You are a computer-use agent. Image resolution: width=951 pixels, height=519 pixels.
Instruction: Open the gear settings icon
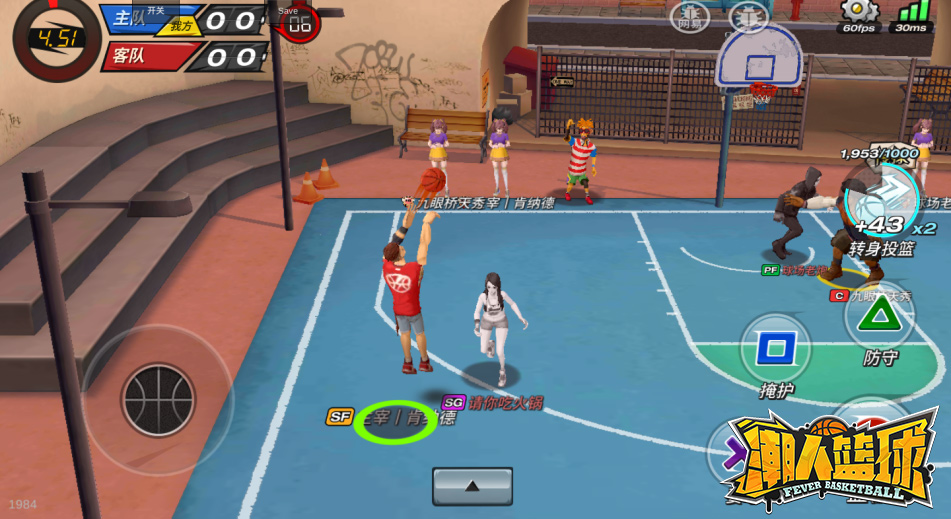tap(859, 11)
